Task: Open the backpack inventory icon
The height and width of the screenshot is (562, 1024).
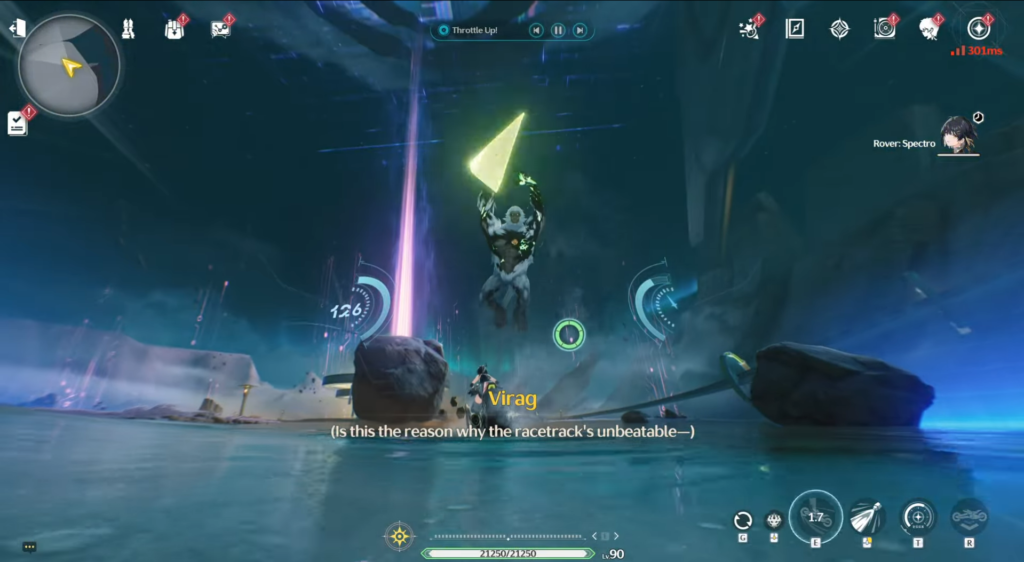Action: [x=174, y=29]
